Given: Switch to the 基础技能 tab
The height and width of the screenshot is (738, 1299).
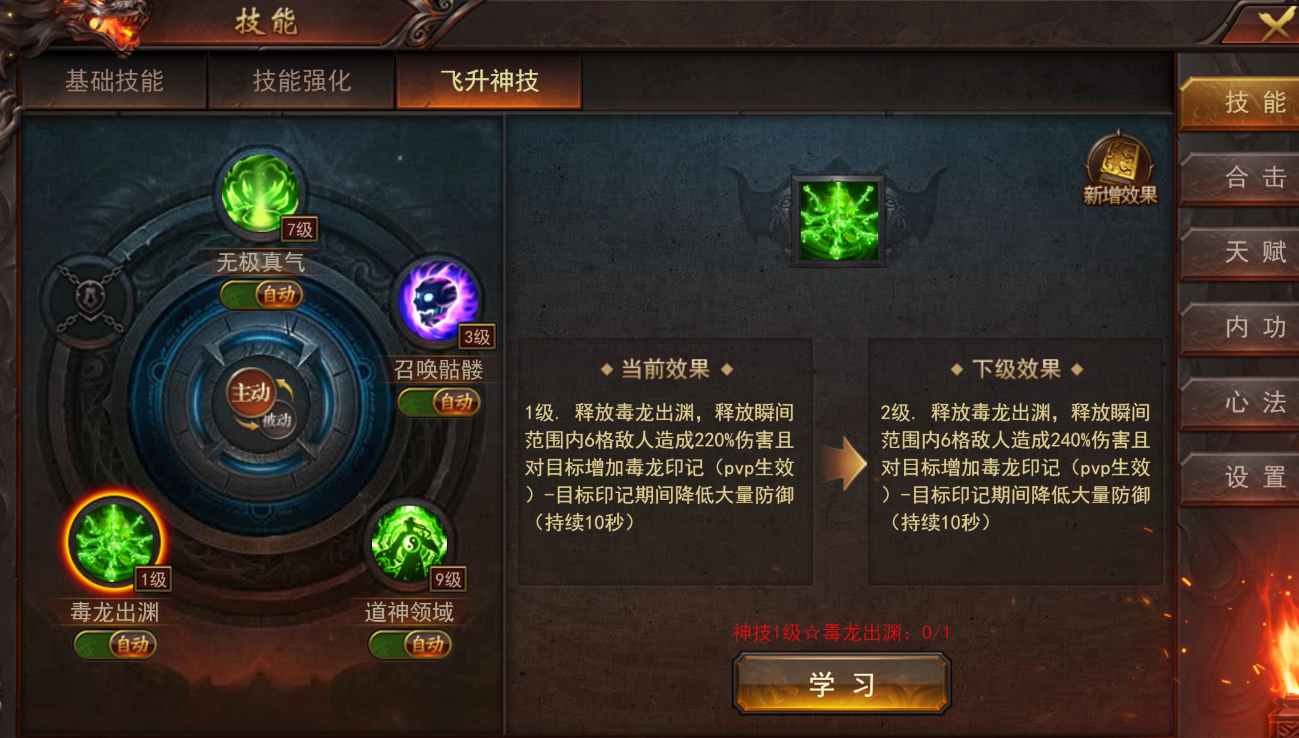Looking at the screenshot, I should (x=114, y=81).
